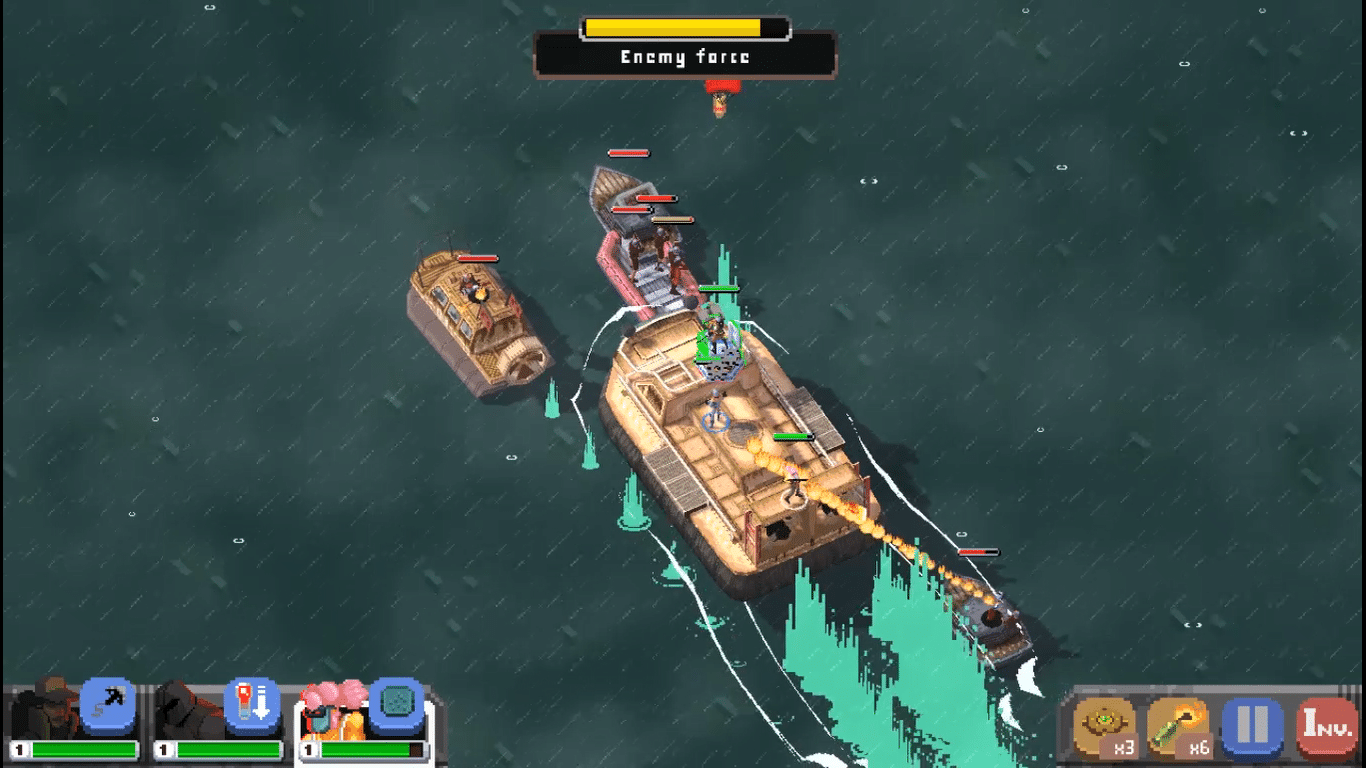Select the pink-haired crew member portrait
The height and width of the screenshot is (768, 1366).
332,708
